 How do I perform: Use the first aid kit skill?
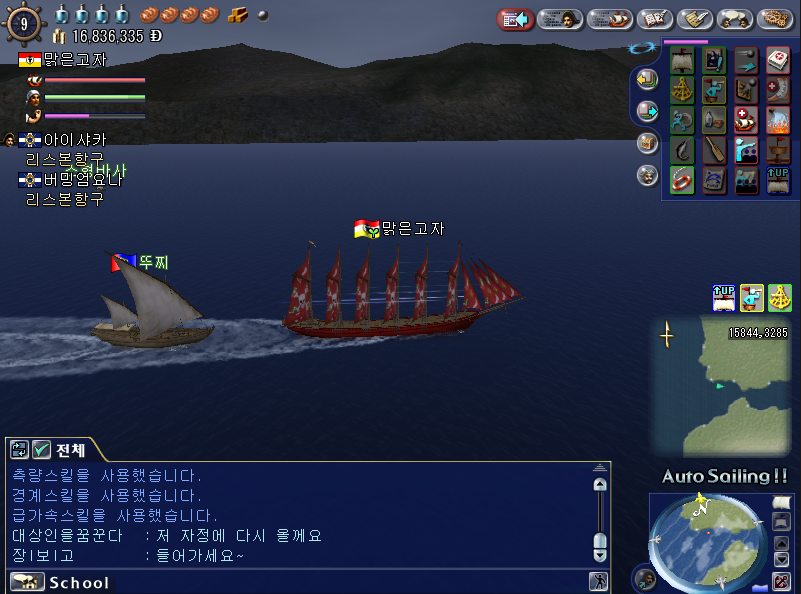coord(778,60)
